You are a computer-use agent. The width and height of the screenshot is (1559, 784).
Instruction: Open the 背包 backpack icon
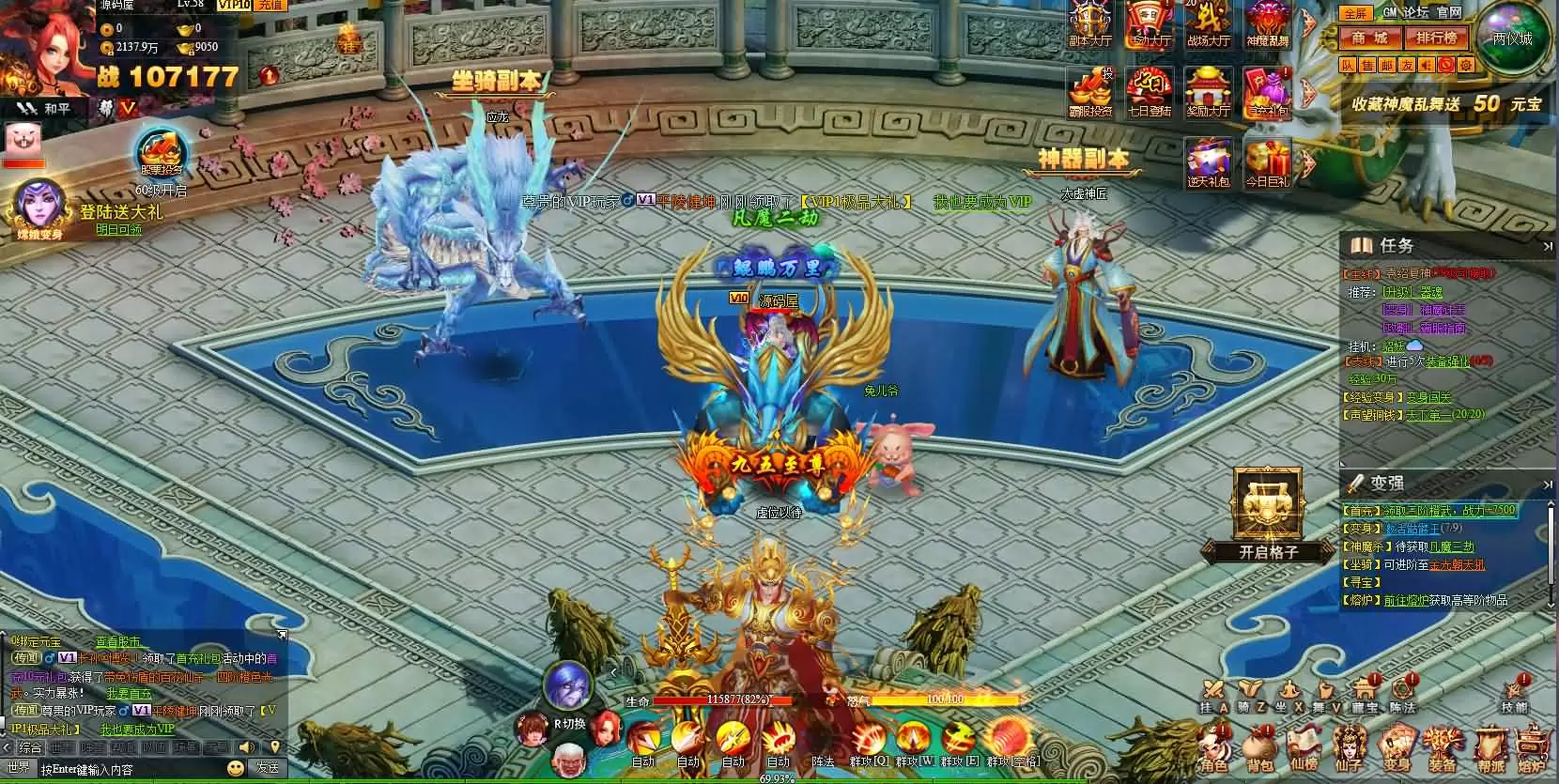click(1259, 747)
